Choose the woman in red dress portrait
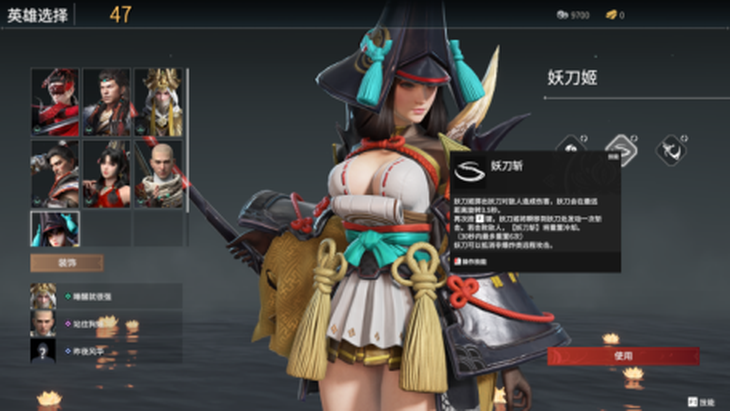The image size is (730, 411). [x=106, y=173]
